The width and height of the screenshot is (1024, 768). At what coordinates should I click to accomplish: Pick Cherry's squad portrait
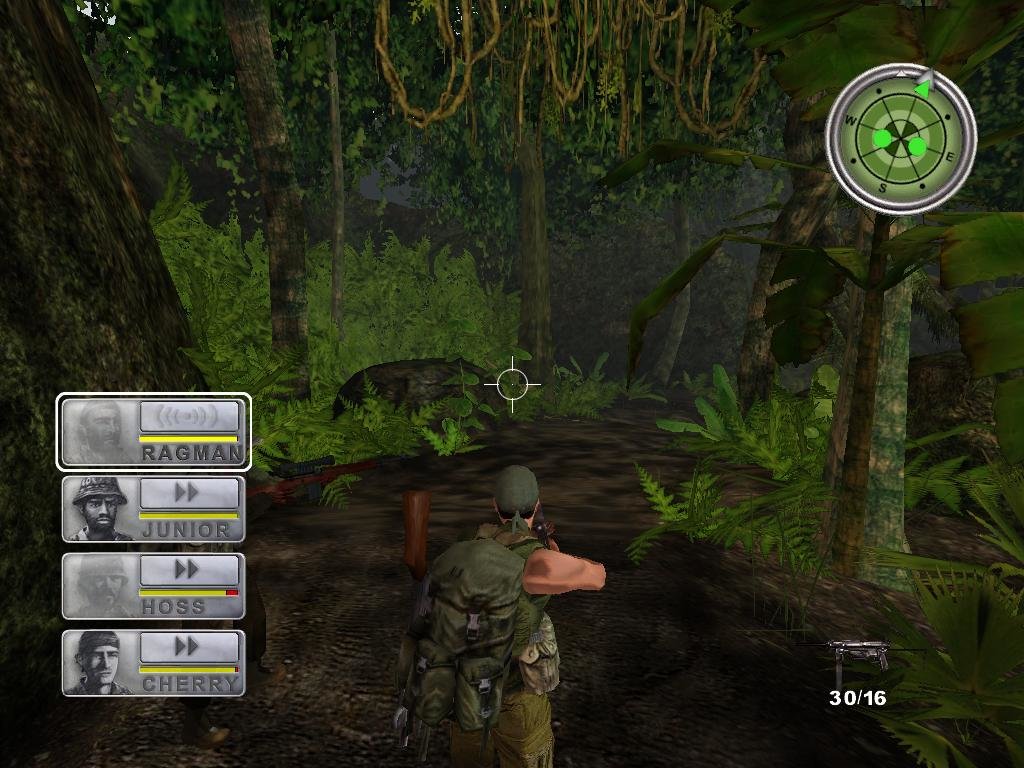[99, 661]
